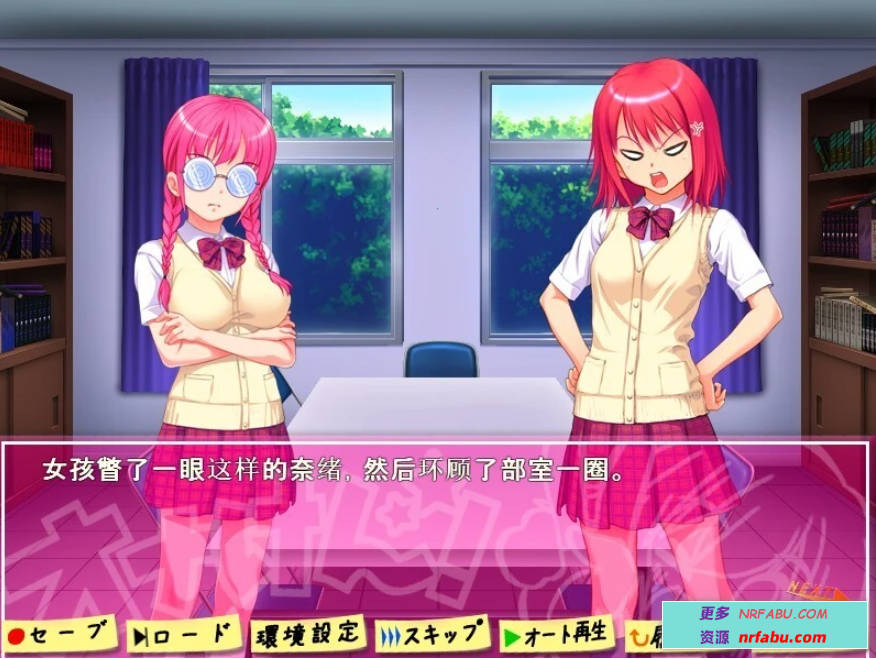876x660 pixels.
Task: Open the partially hidden history button
Action: point(643,633)
